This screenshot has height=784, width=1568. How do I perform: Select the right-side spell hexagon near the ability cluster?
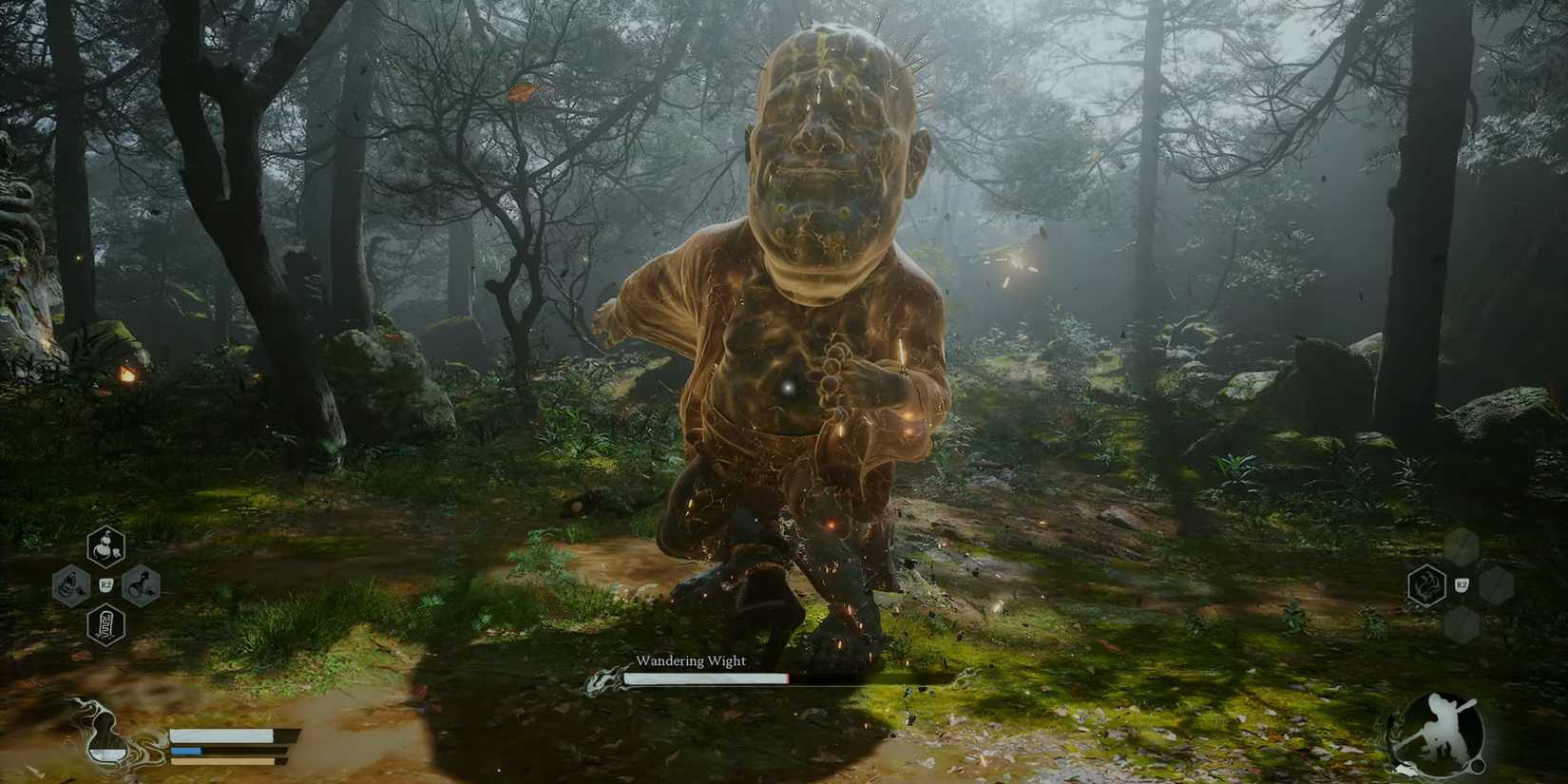(143, 584)
